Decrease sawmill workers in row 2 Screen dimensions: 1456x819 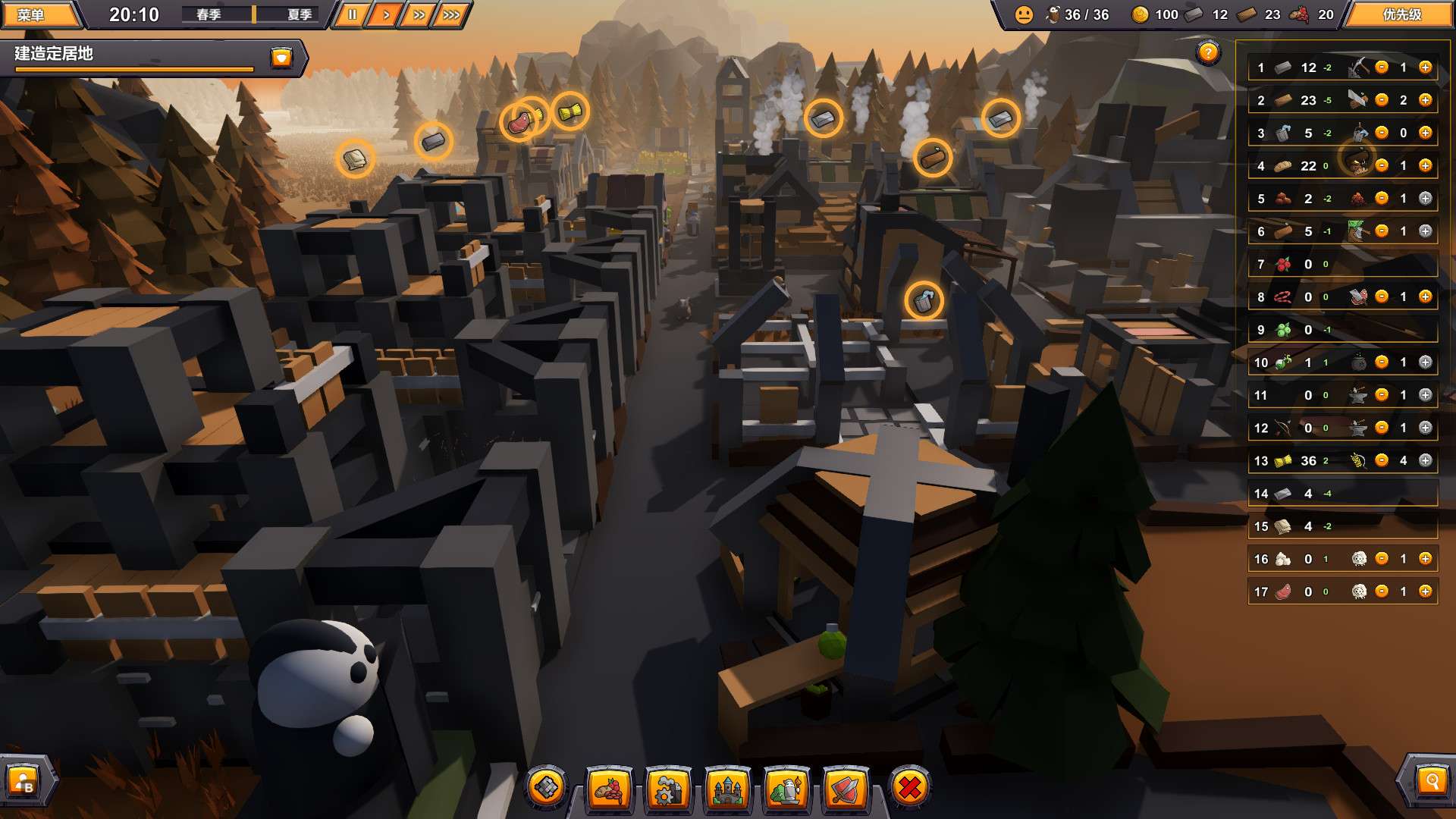(x=1382, y=100)
